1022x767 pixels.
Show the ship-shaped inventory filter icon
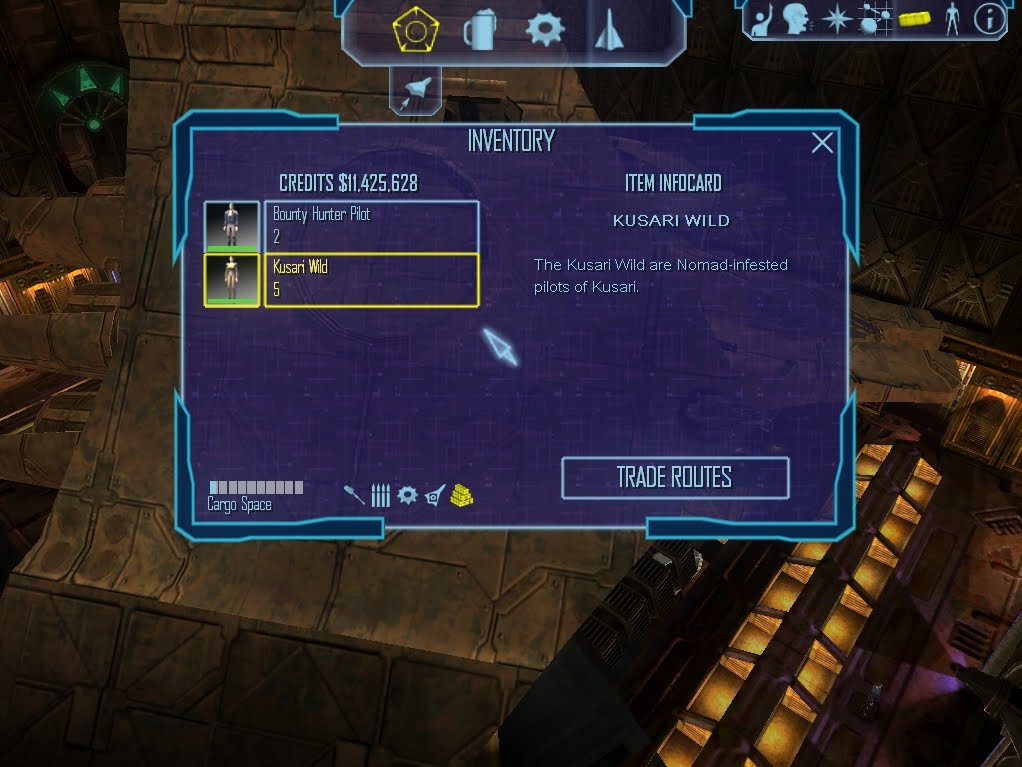(435, 495)
